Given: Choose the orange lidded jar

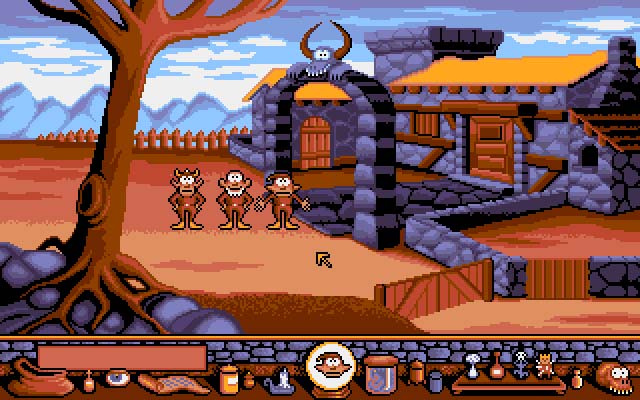Looking at the screenshot, I should (x=229, y=378).
